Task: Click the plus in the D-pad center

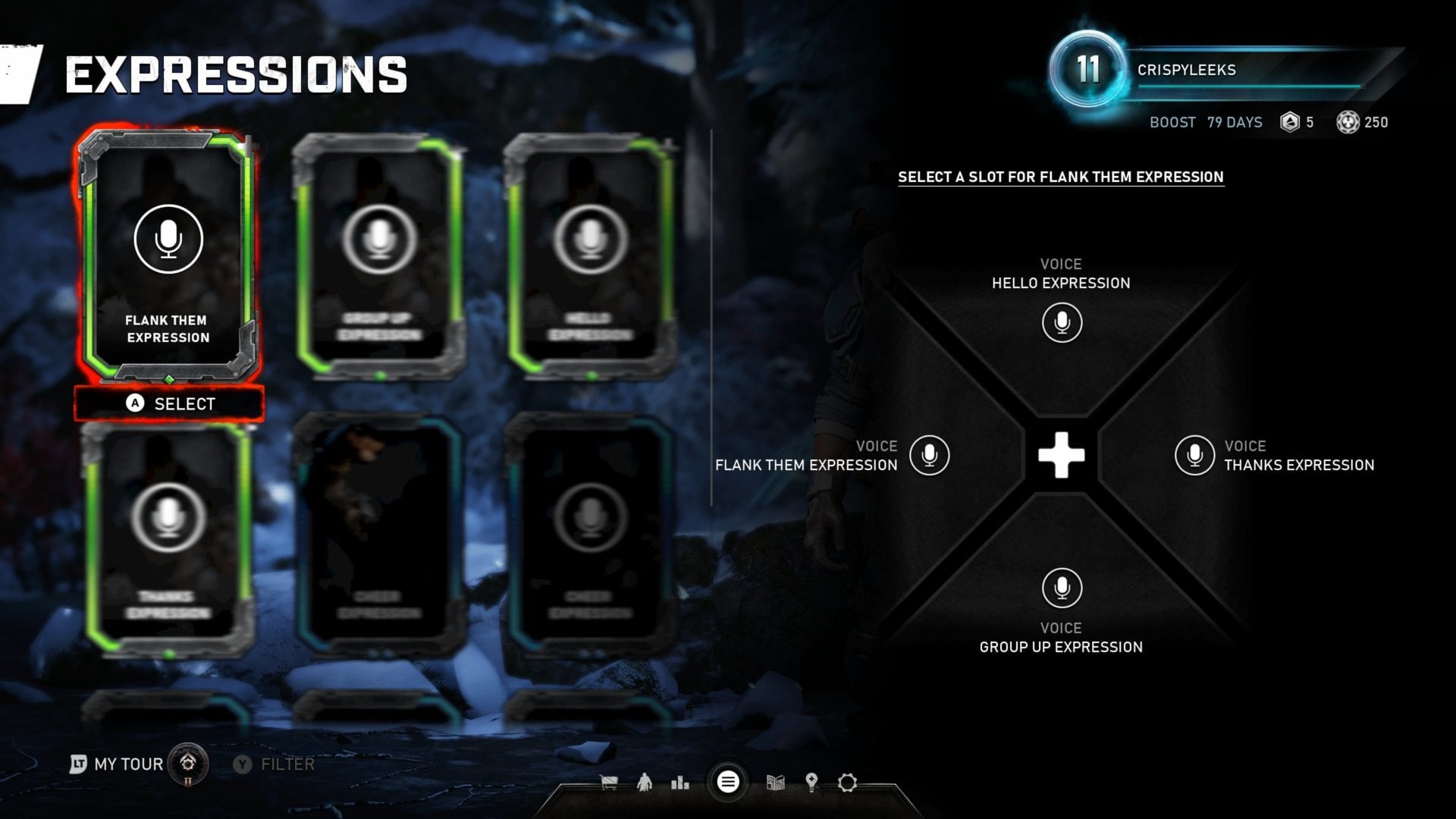Action: [x=1061, y=456]
